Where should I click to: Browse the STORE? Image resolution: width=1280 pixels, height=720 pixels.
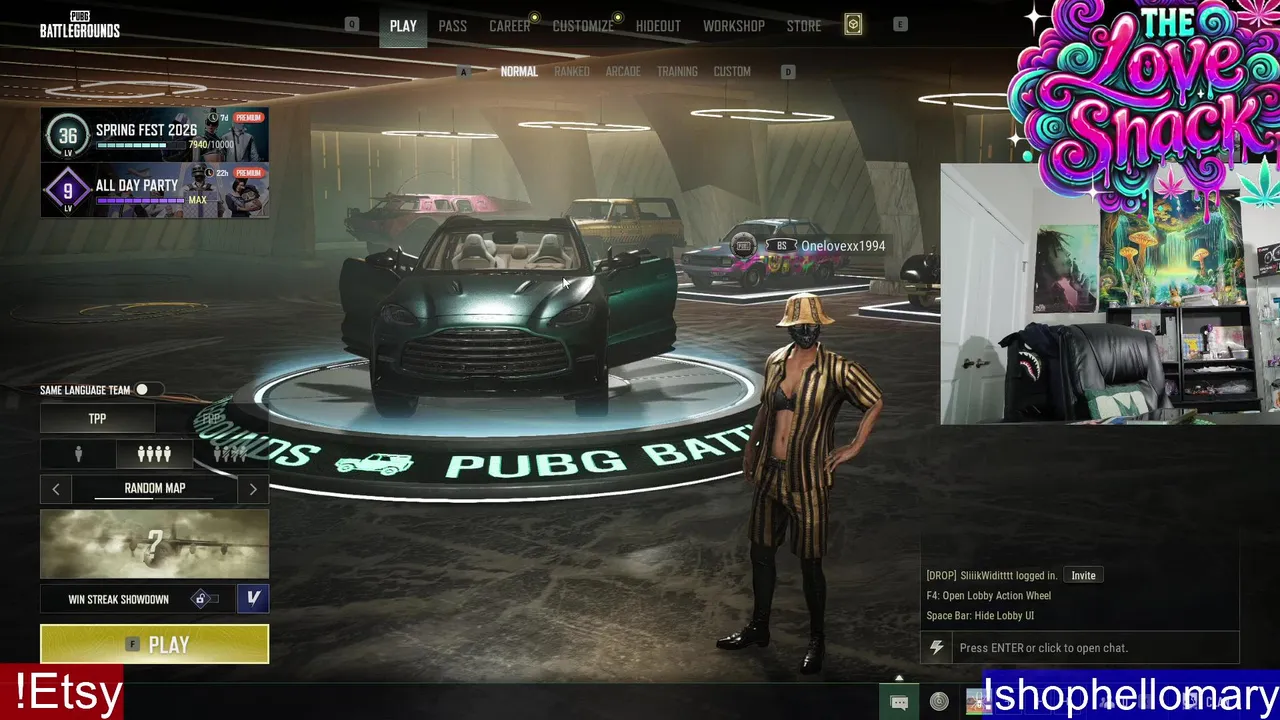pyautogui.click(x=803, y=26)
